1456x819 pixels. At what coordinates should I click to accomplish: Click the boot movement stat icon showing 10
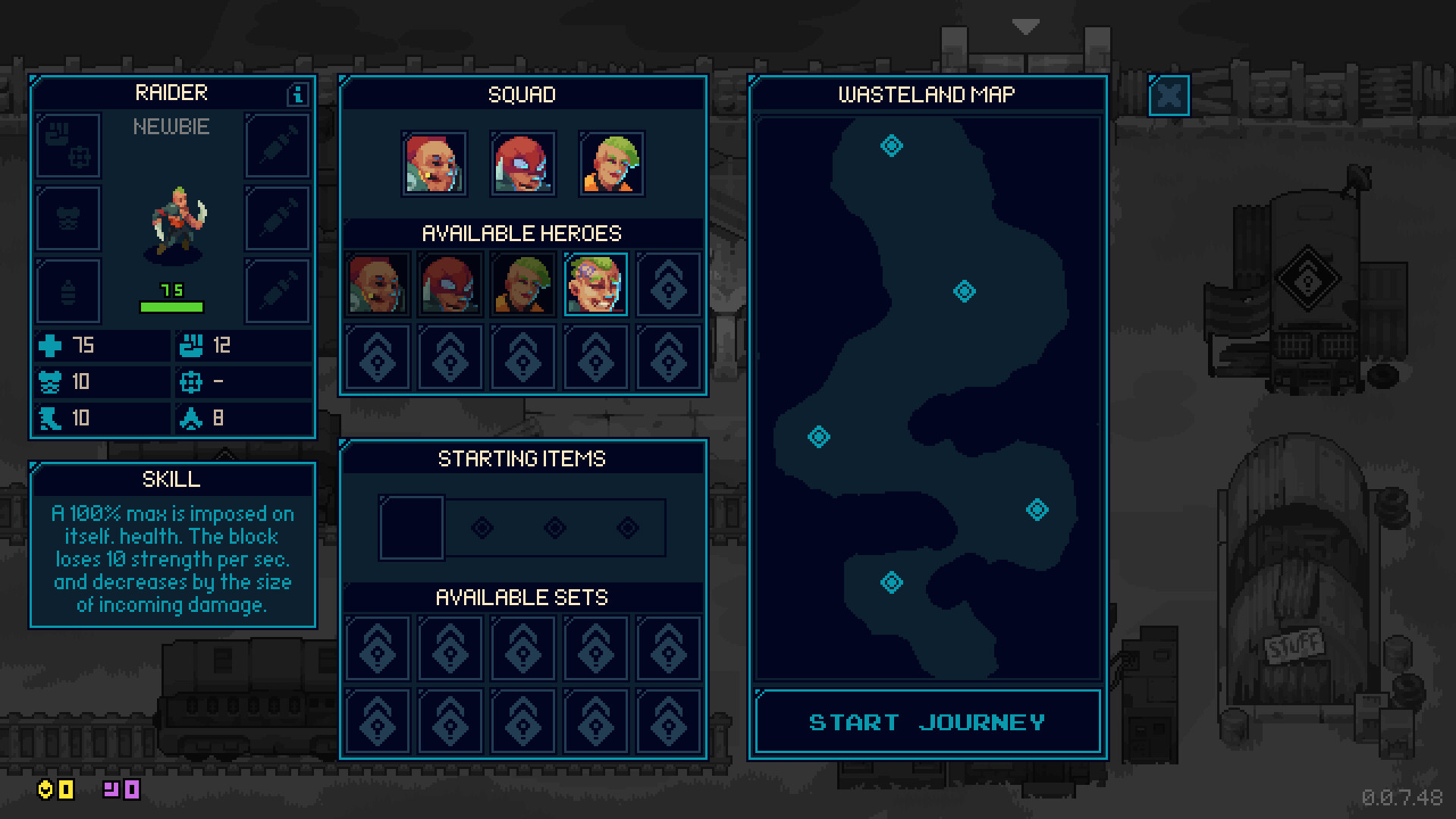coord(49,417)
